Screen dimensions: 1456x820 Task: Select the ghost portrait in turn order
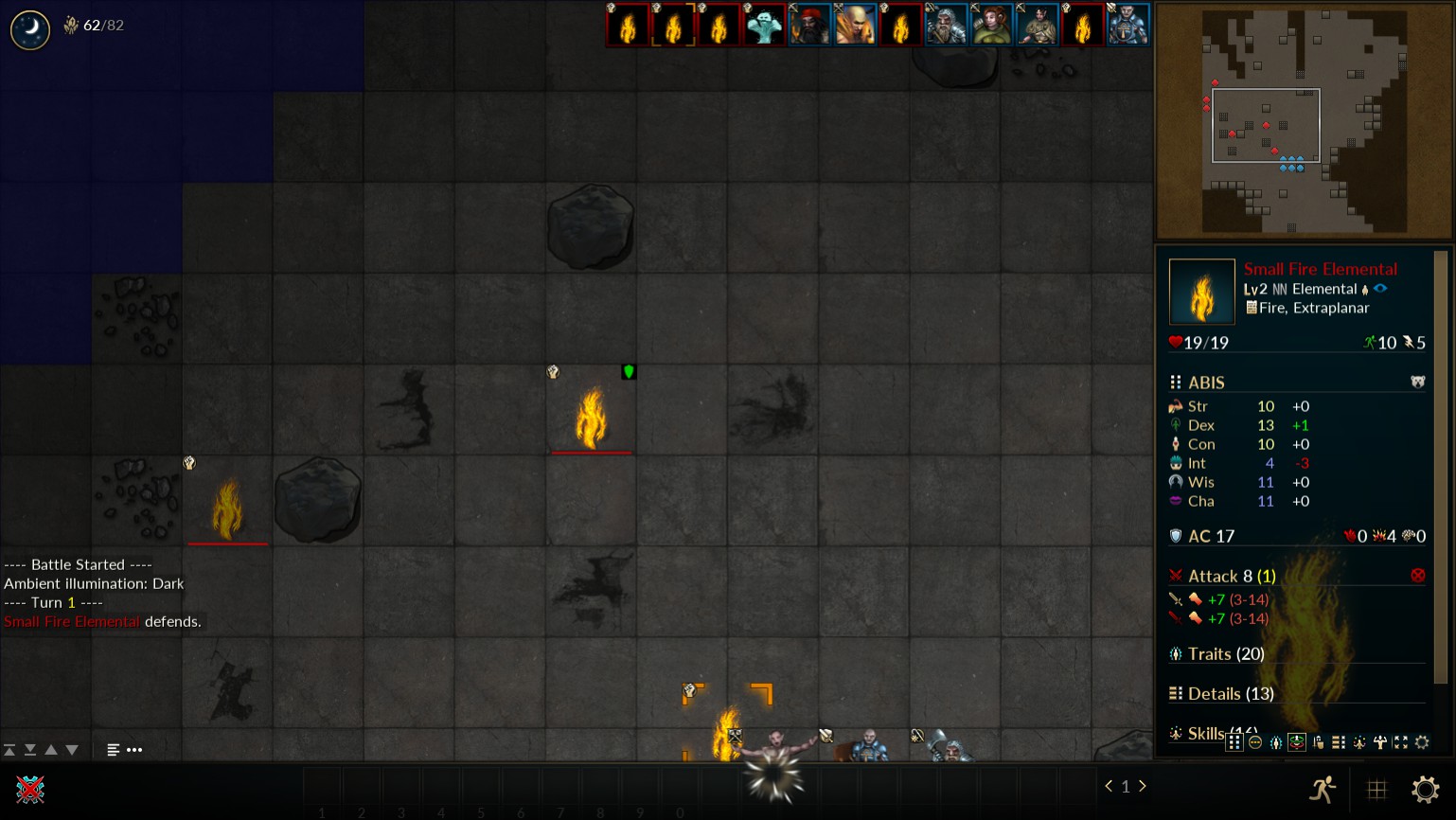click(764, 25)
